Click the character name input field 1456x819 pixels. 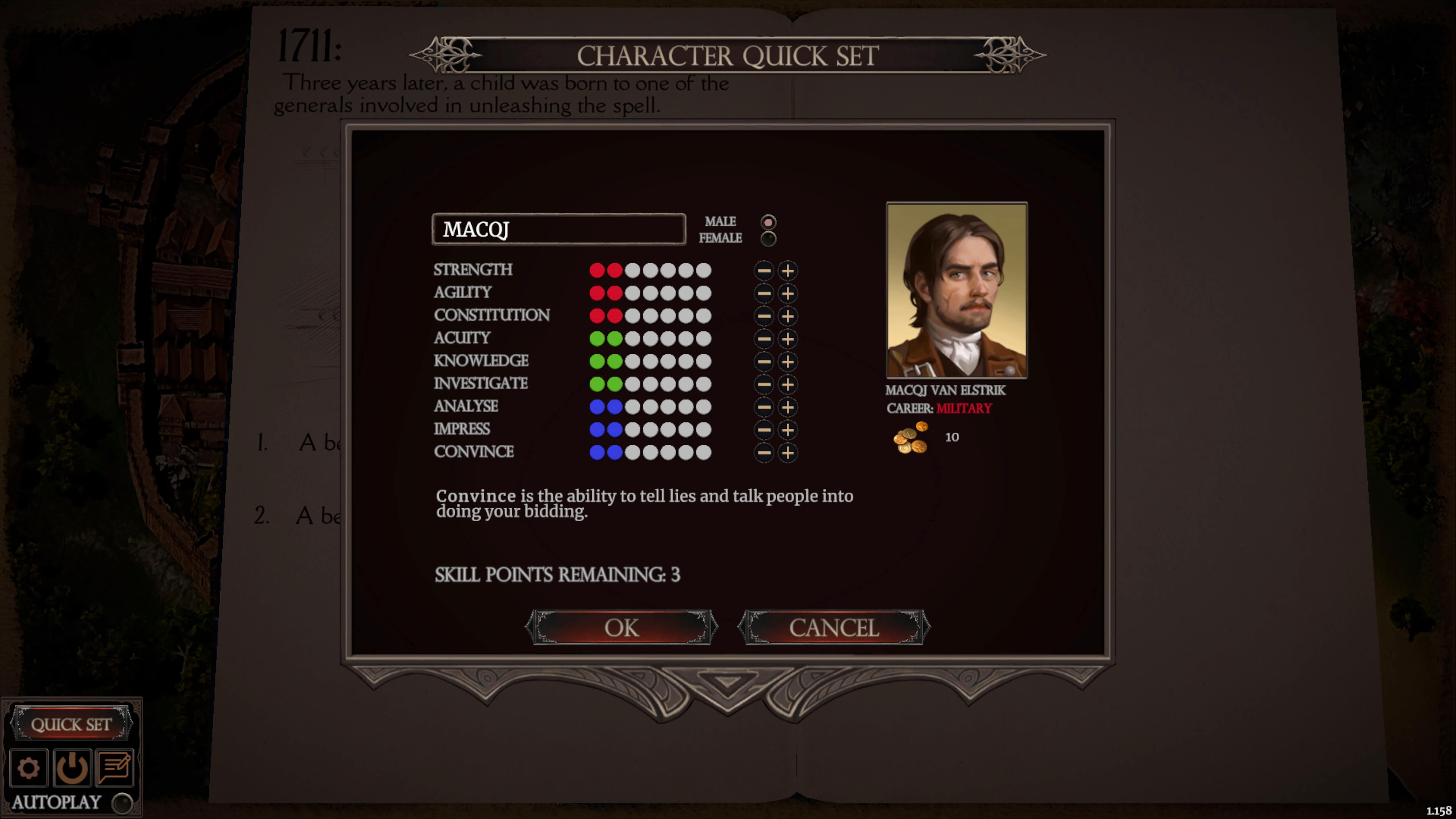tap(559, 229)
